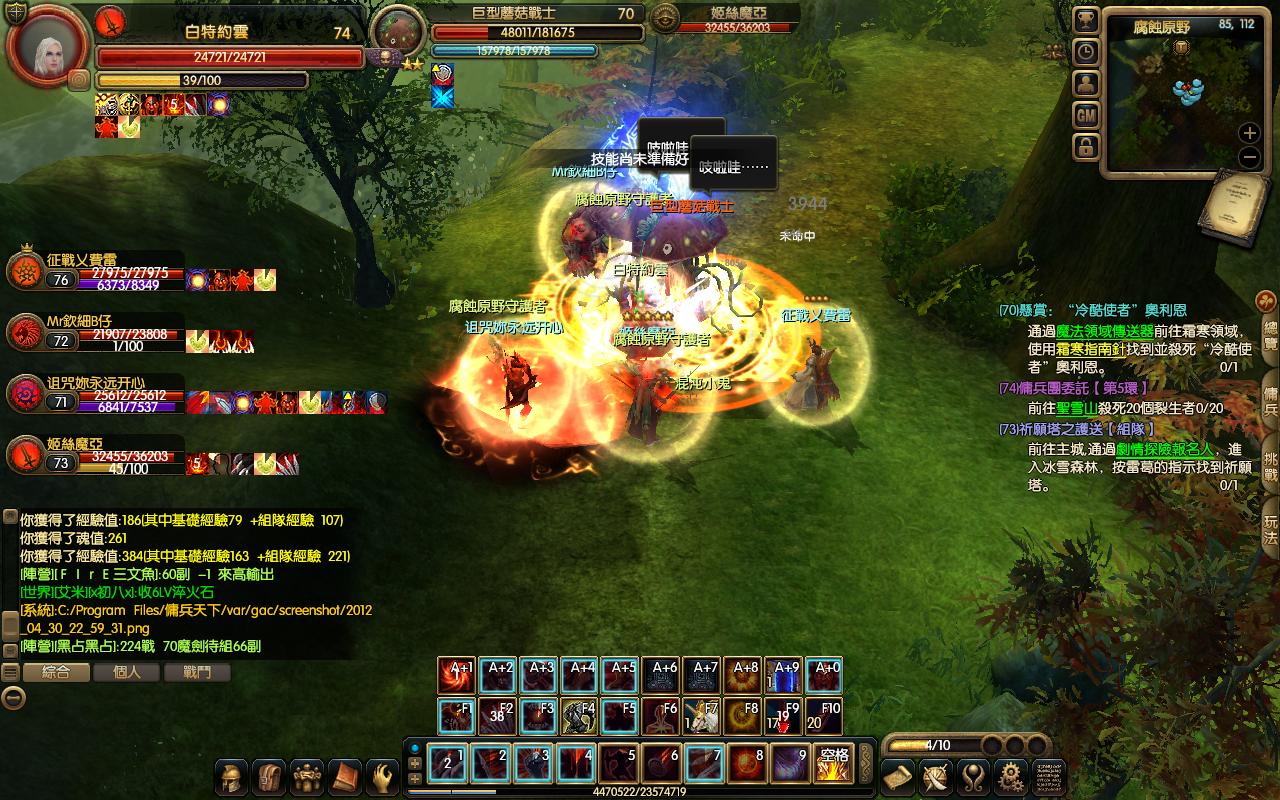Select party member 征戰乂費雷 frame
Image resolution: width=1280 pixels, height=800 pixels.
pyautogui.click(x=95, y=272)
